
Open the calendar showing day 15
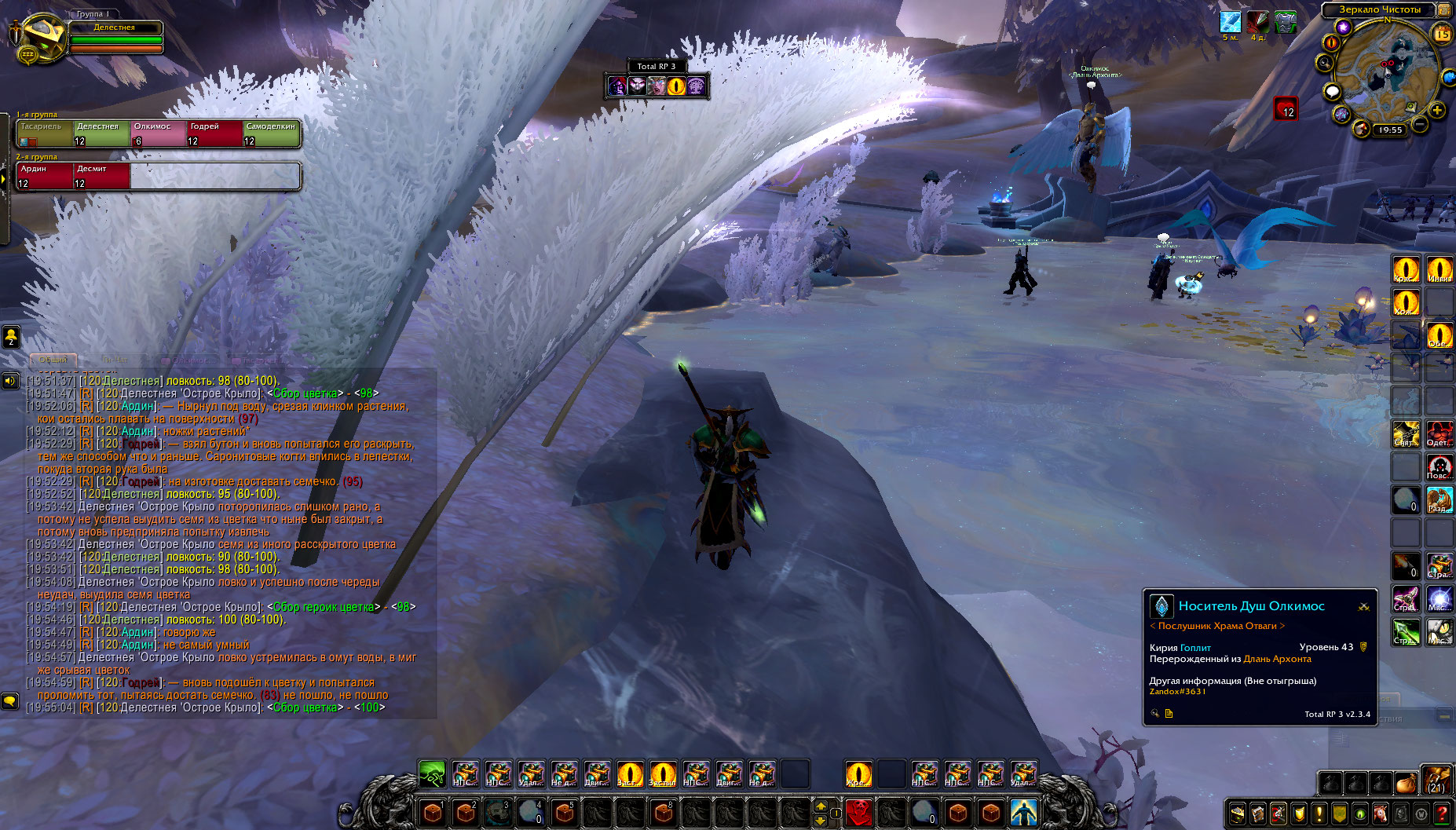(x=1442, y=34)
